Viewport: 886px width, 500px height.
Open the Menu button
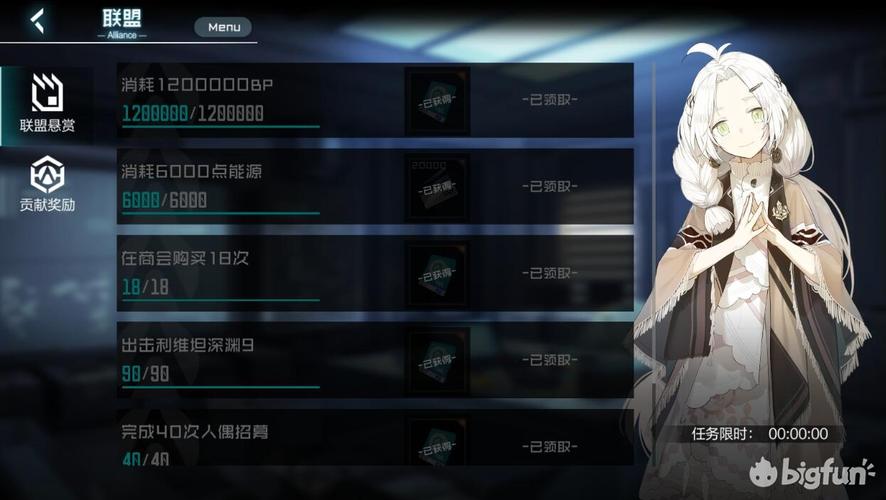click(223, 27)
